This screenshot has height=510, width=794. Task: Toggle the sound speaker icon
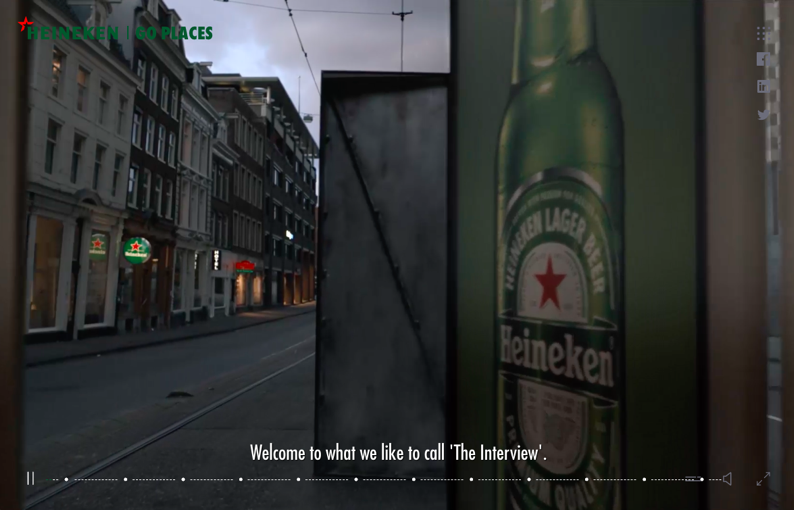(727, 479)
